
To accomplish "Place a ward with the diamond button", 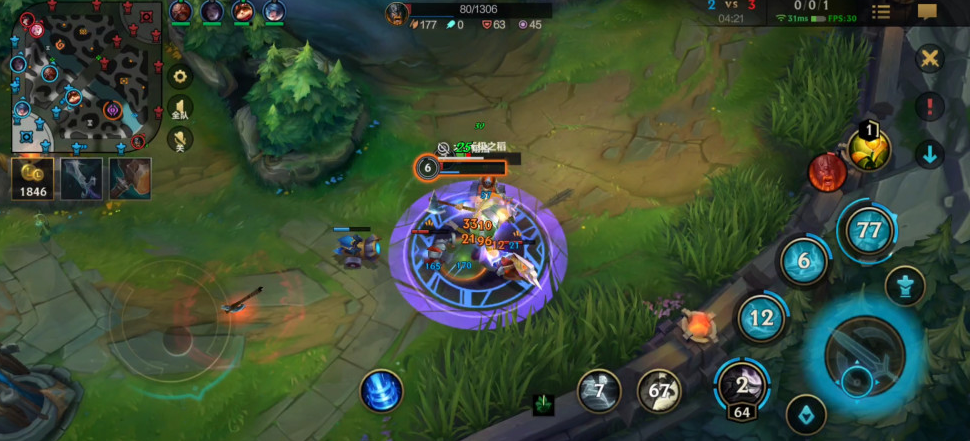I will coord(806,414).
